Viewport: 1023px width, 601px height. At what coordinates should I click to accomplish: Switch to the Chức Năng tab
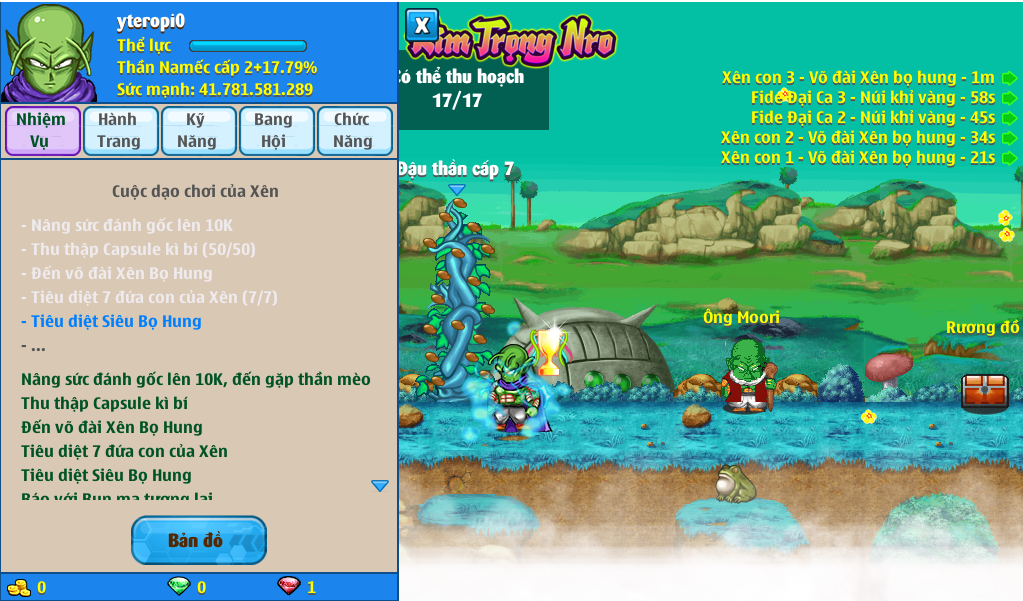pyautogui.click(x=353, y=131)
